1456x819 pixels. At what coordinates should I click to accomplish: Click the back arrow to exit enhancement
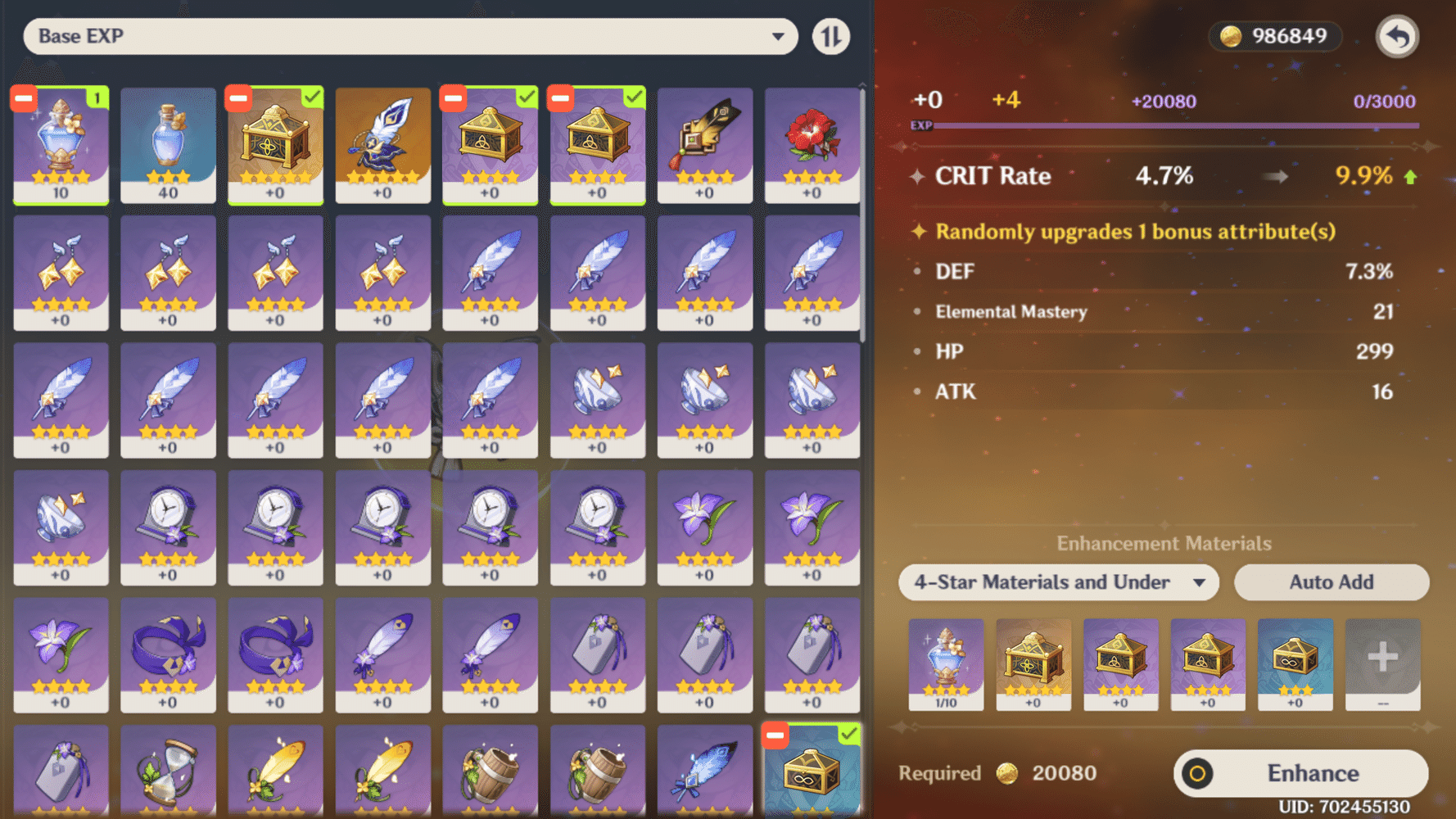1397,36
